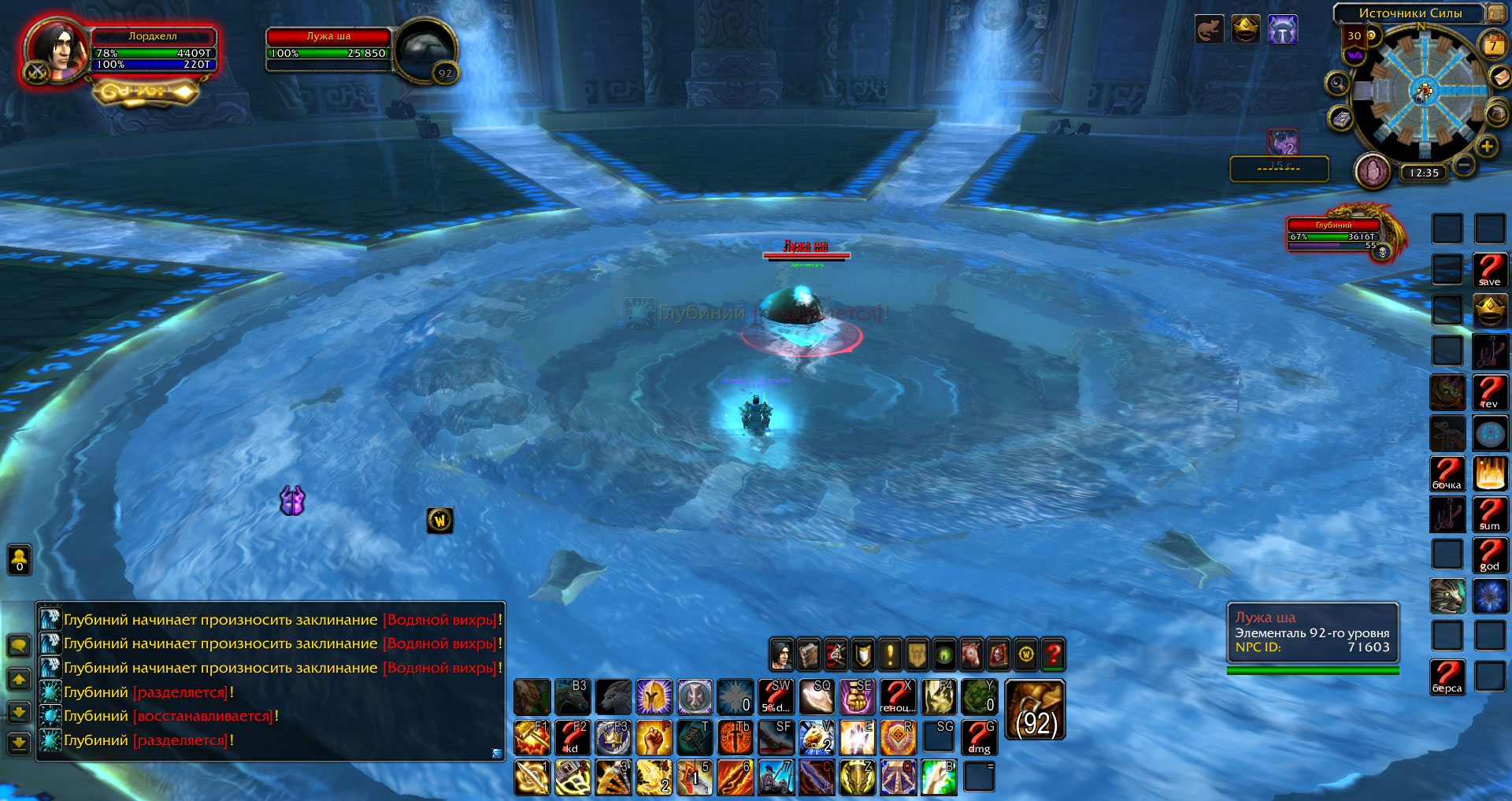The height and width of the screenshot is (801, 1512).
Task: Open the character info micro button
Action: point(781,654)
